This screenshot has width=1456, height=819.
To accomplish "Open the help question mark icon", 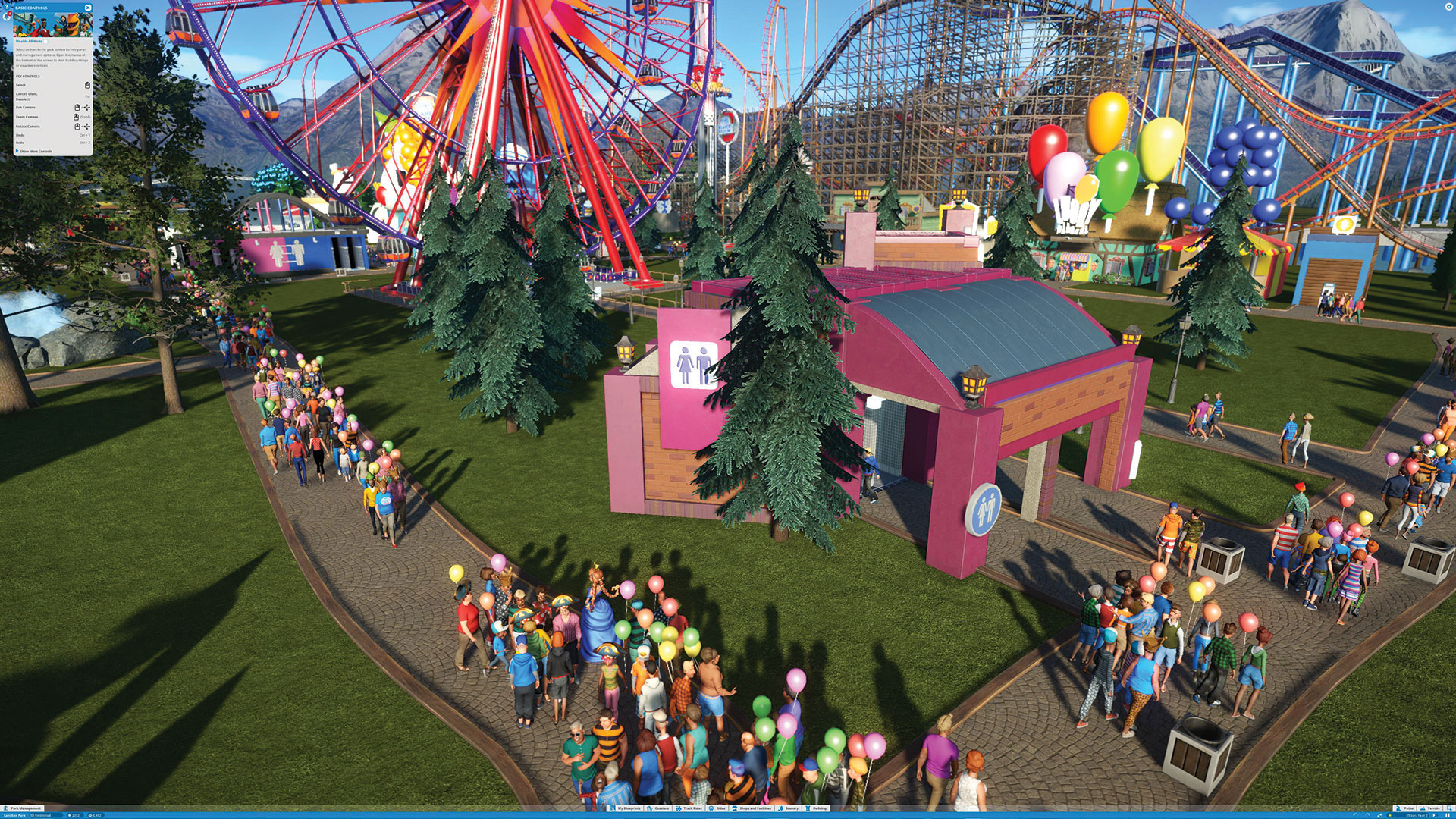I will click(x=6, y=7).
